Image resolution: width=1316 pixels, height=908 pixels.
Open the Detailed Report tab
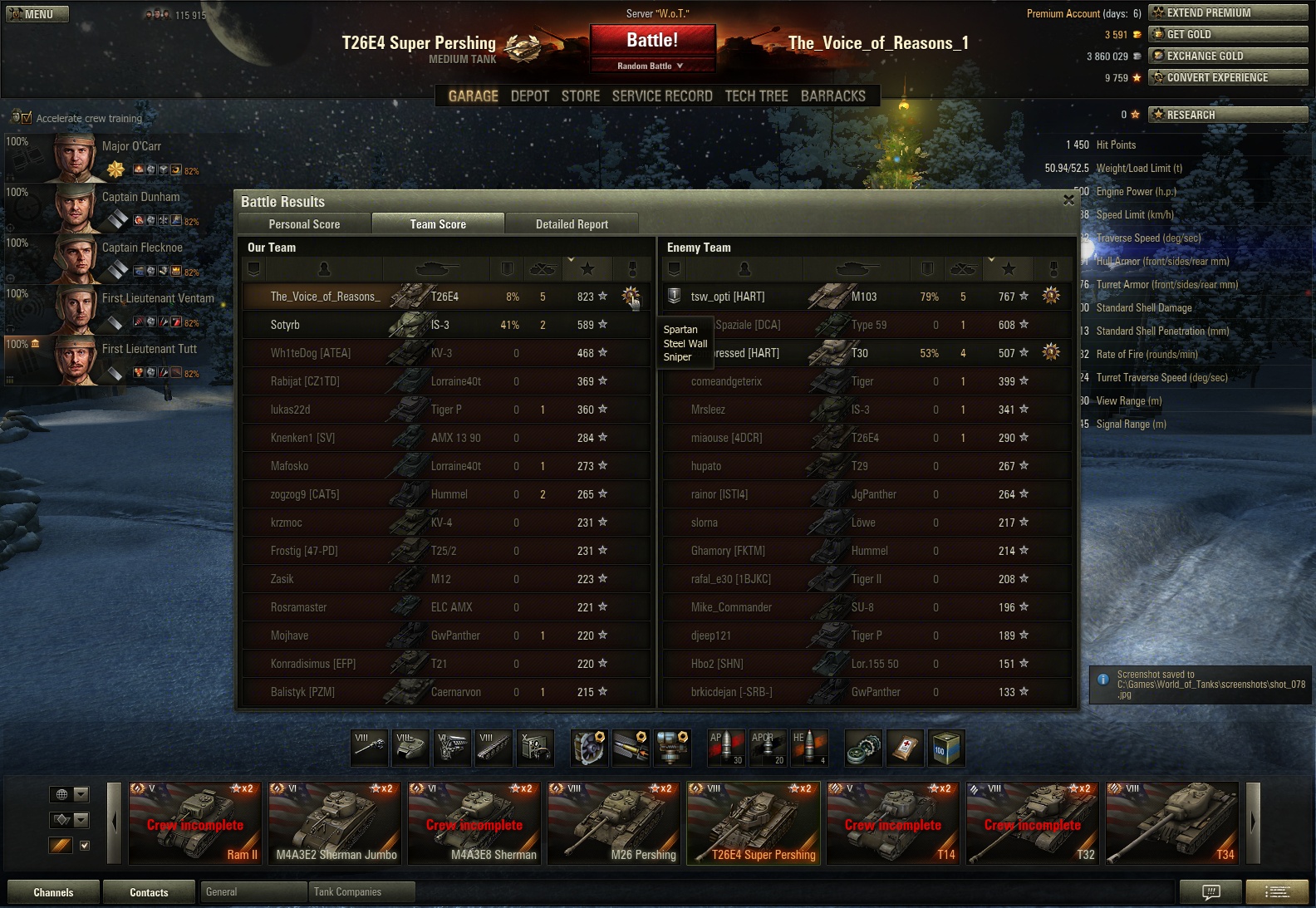coord(572,224)
